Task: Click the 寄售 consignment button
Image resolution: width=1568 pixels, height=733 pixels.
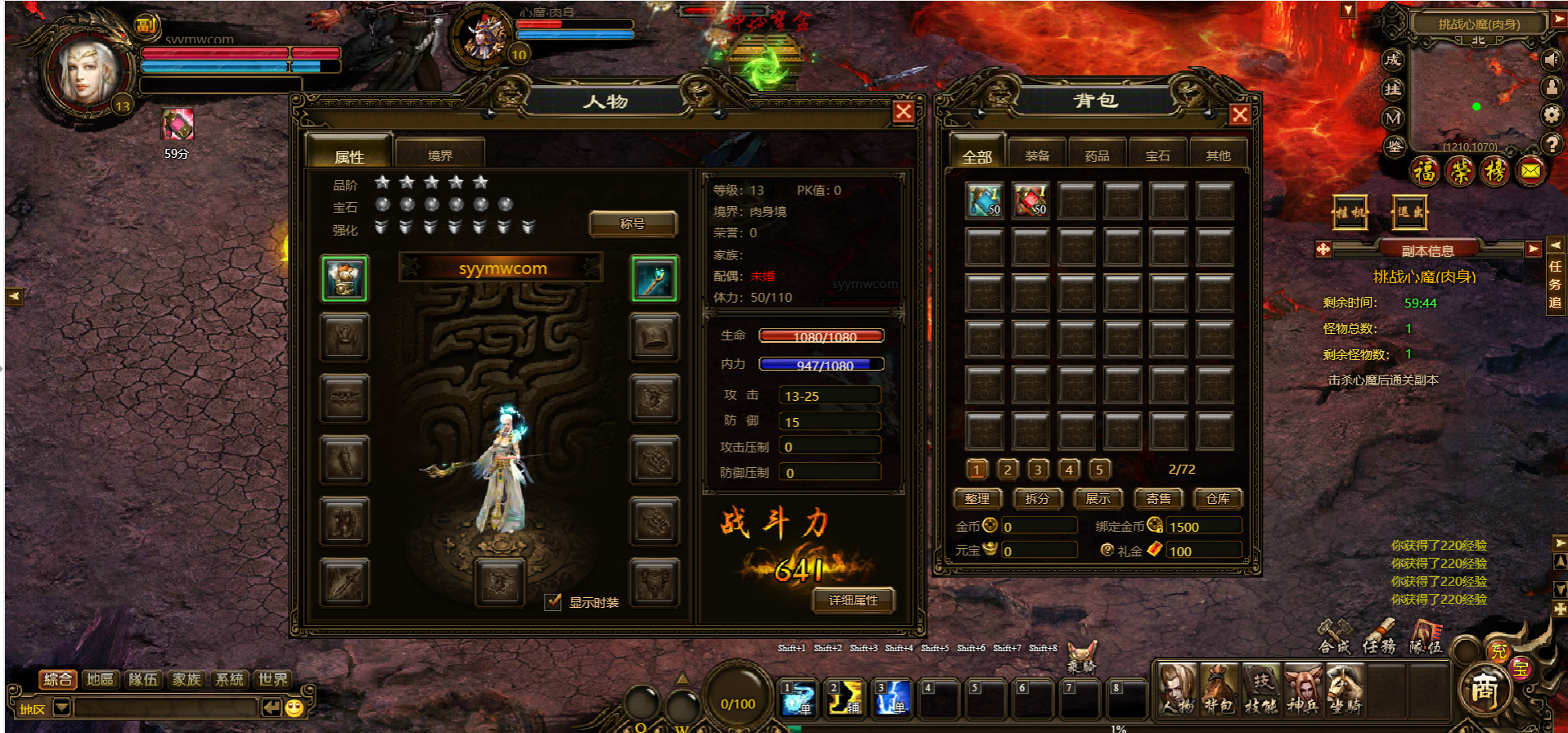Action: pyautogui.click(x=1158, y=498)
